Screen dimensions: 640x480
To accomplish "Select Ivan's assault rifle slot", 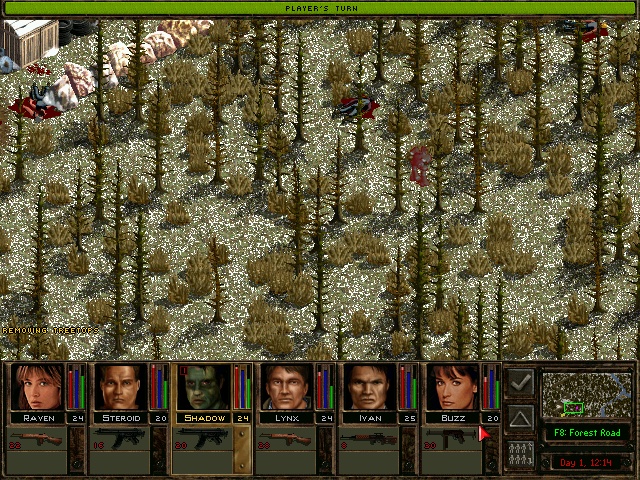I will (x=368, y=441).
